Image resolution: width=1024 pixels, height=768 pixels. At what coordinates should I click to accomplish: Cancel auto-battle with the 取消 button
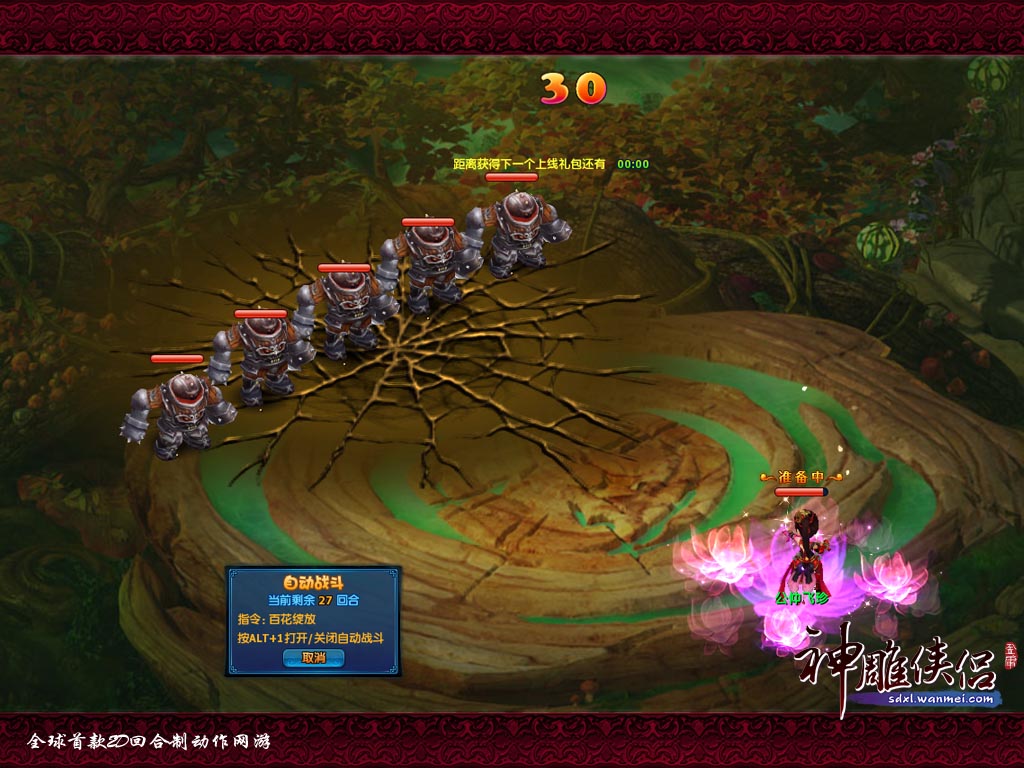313,658
